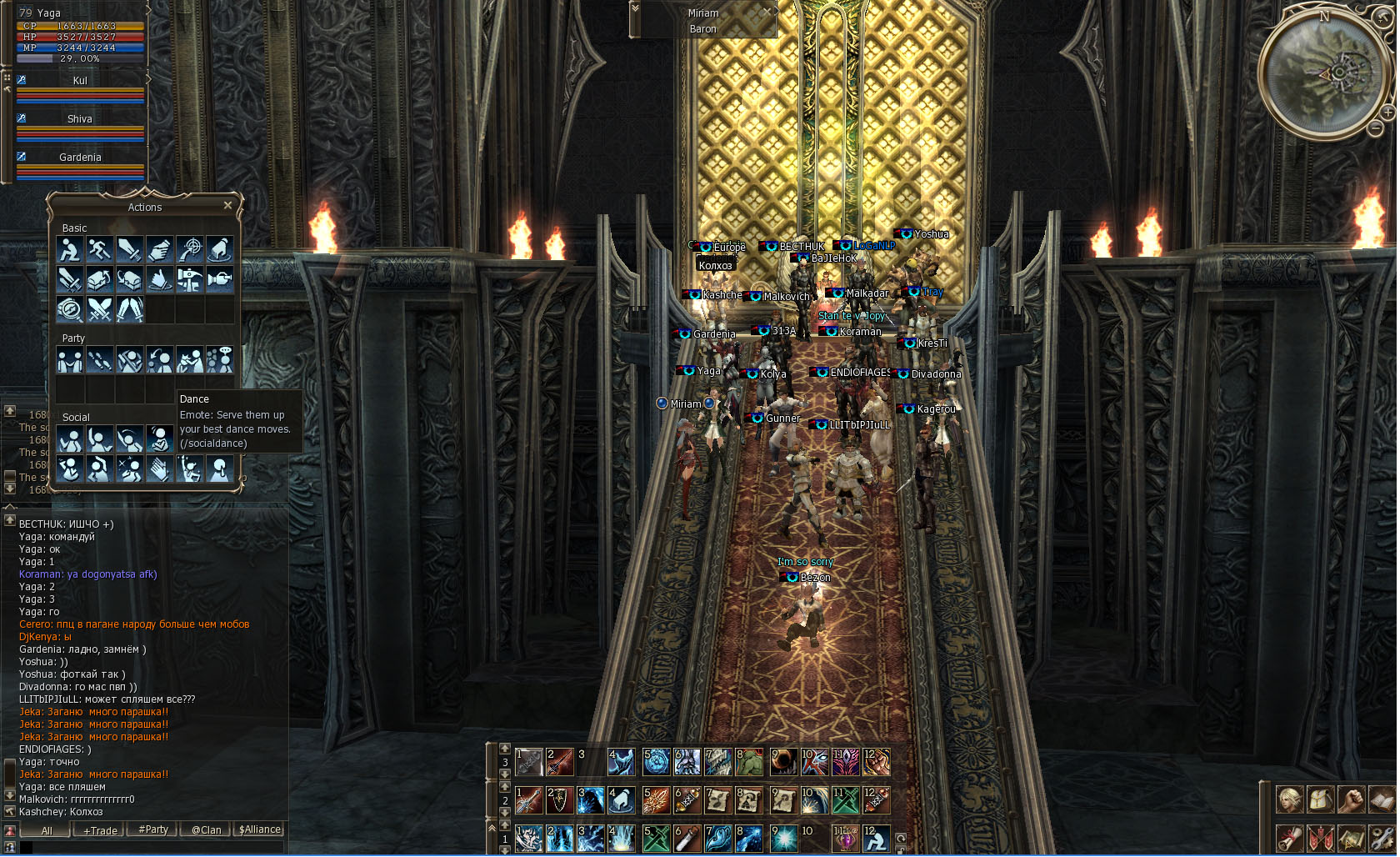Activate the party handshake invite icon
This screenshot has height=857, width=1400.
(x=70, y=360)
